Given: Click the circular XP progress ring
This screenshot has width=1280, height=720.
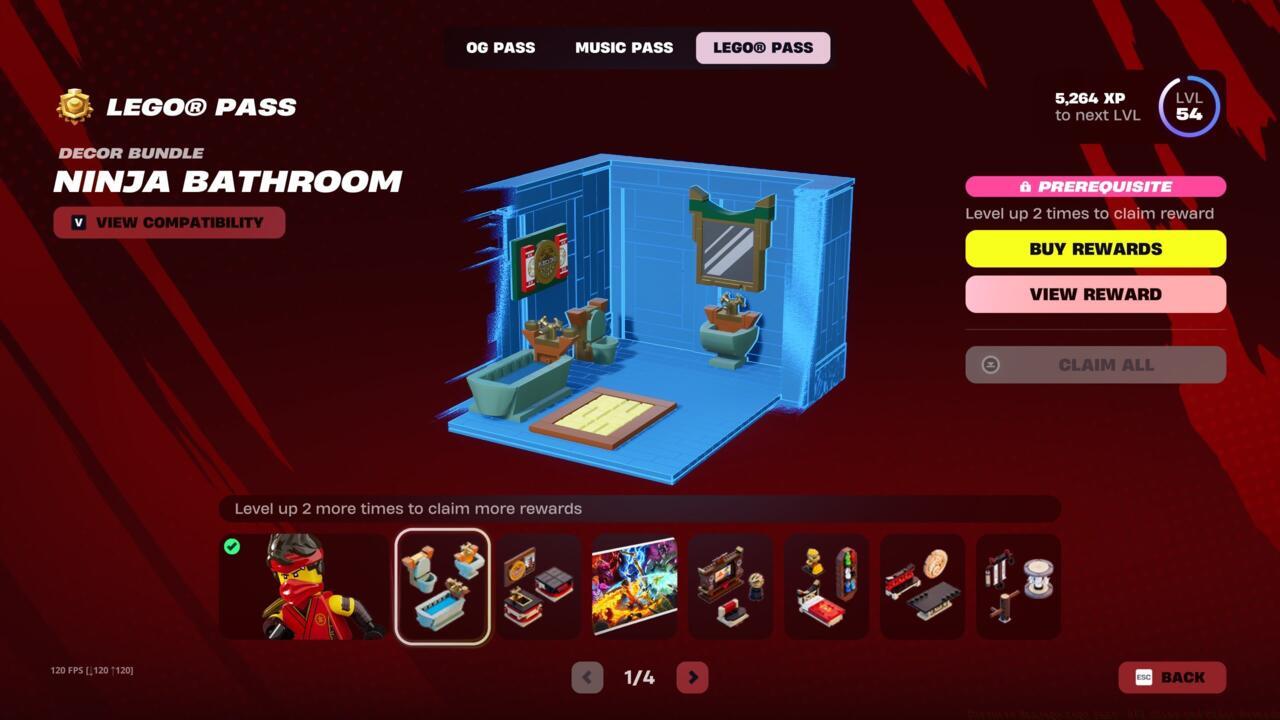Looking at the screenshot, I should tap(1188, 107).
